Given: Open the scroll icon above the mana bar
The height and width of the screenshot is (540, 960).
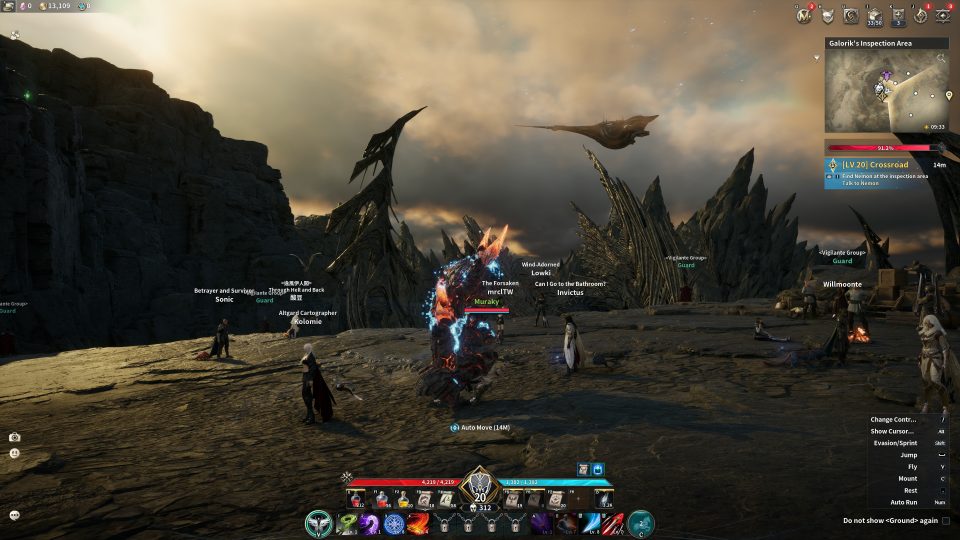Looking at the screenshot, I should click(x=582, y=469).
